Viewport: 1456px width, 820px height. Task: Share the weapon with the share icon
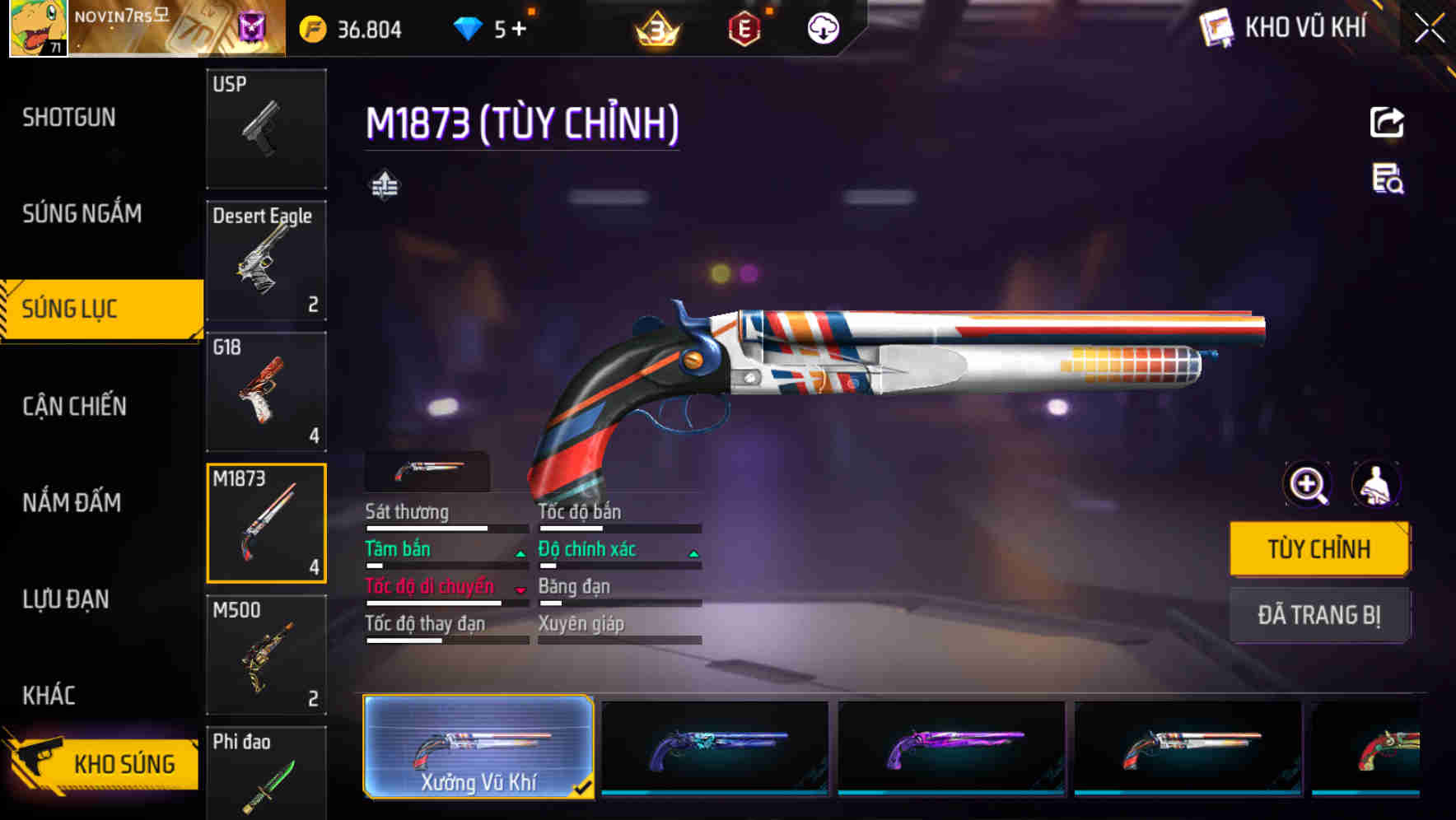[1387, 123]
